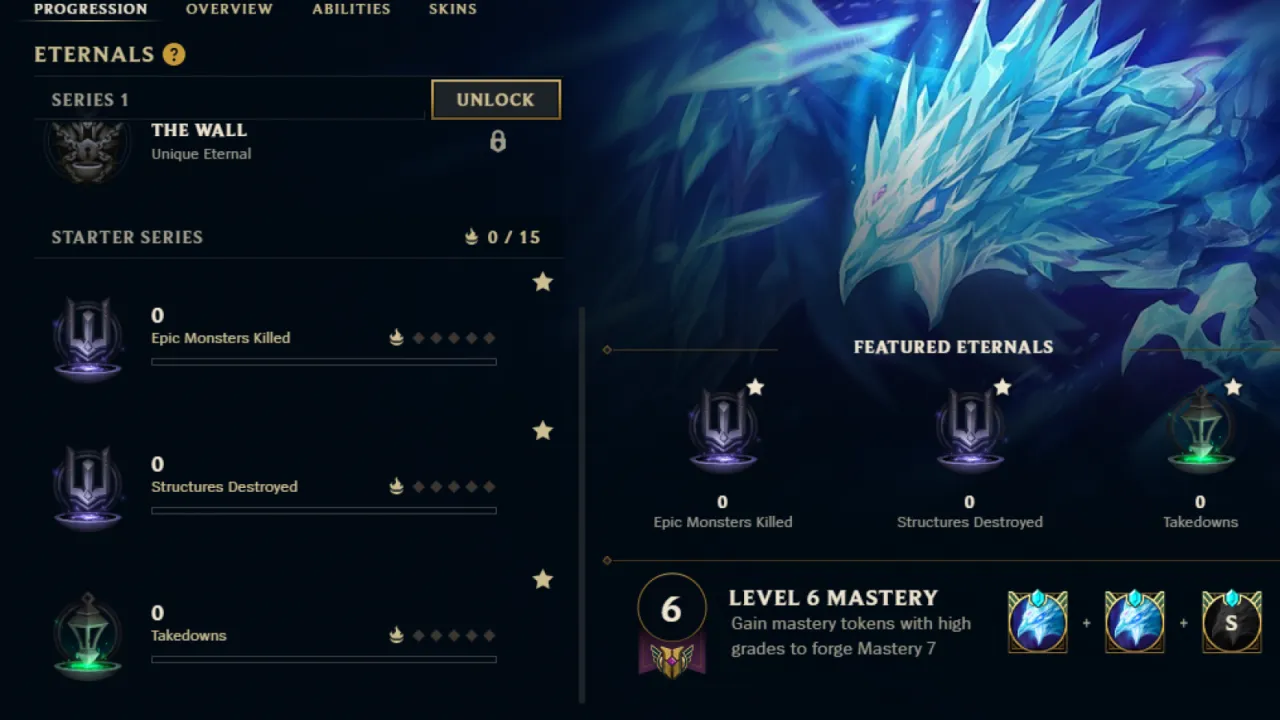Switch to the Overview tab
The height and width of the screenshot is (720, 1280).
coord(229,9)
